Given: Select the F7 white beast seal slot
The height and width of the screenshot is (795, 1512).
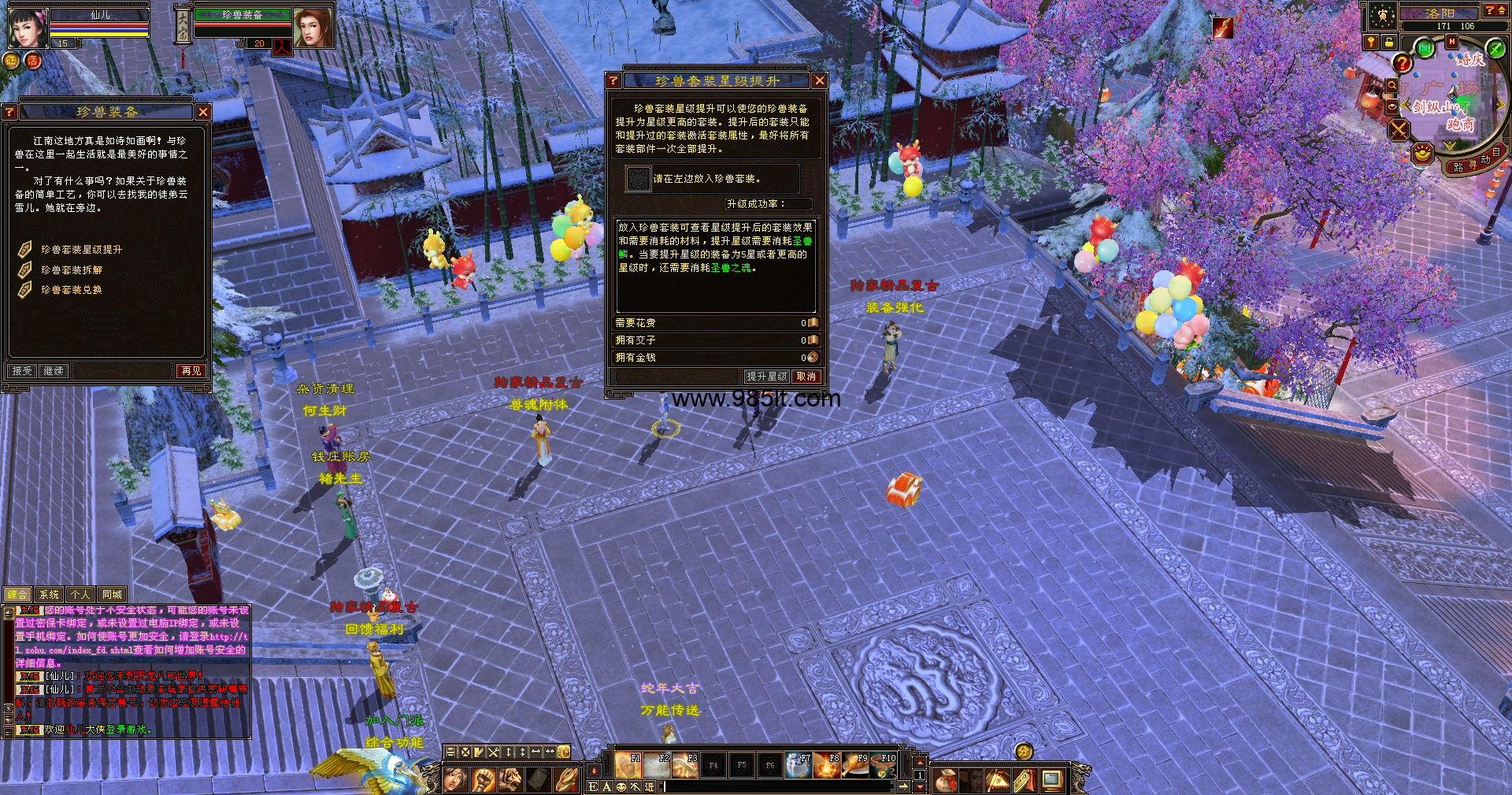Looking at the screenshot, I should click(798, 765).
